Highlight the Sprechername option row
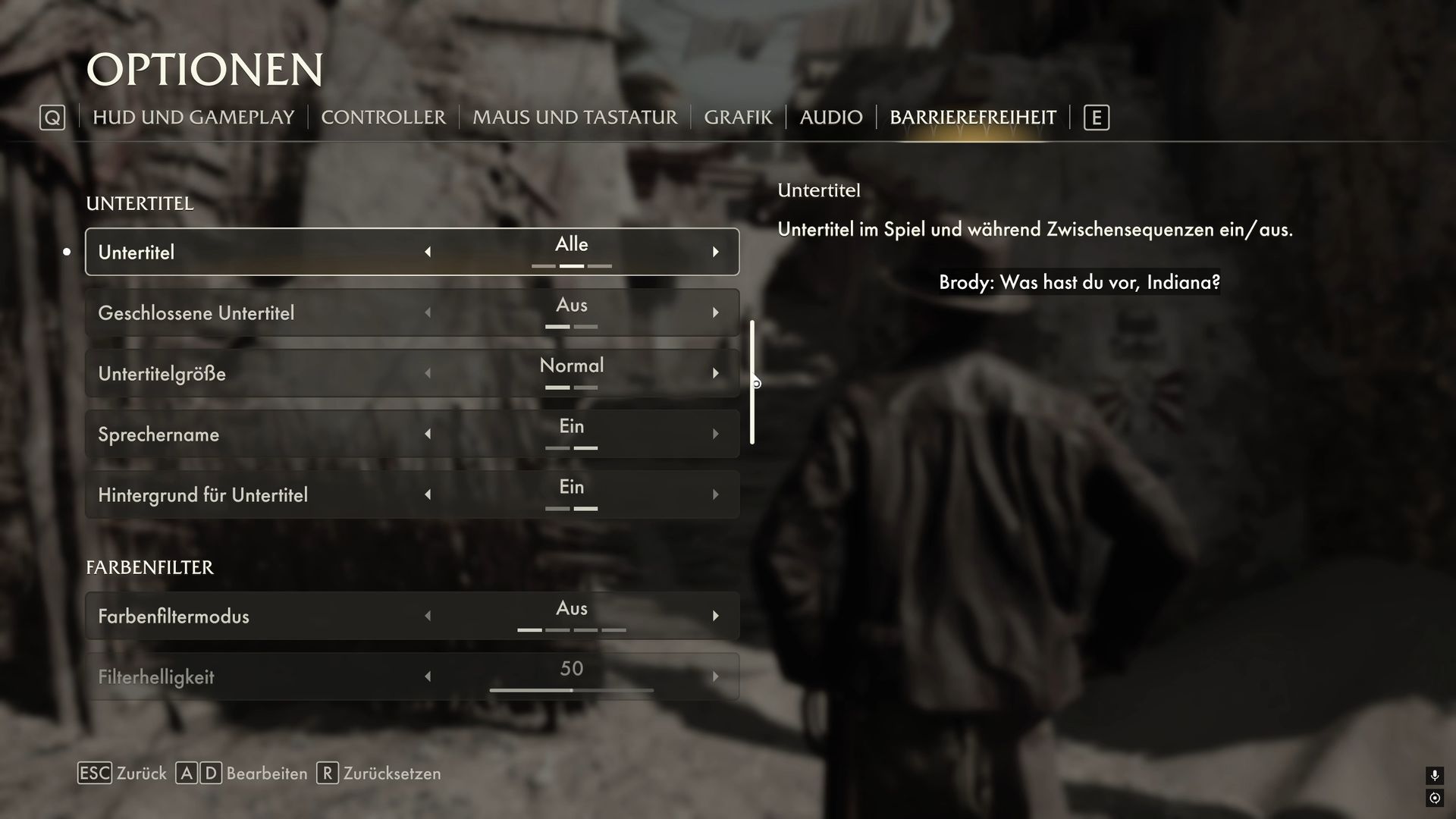Screen dimensions: 1456x819 tap(227, 434)
